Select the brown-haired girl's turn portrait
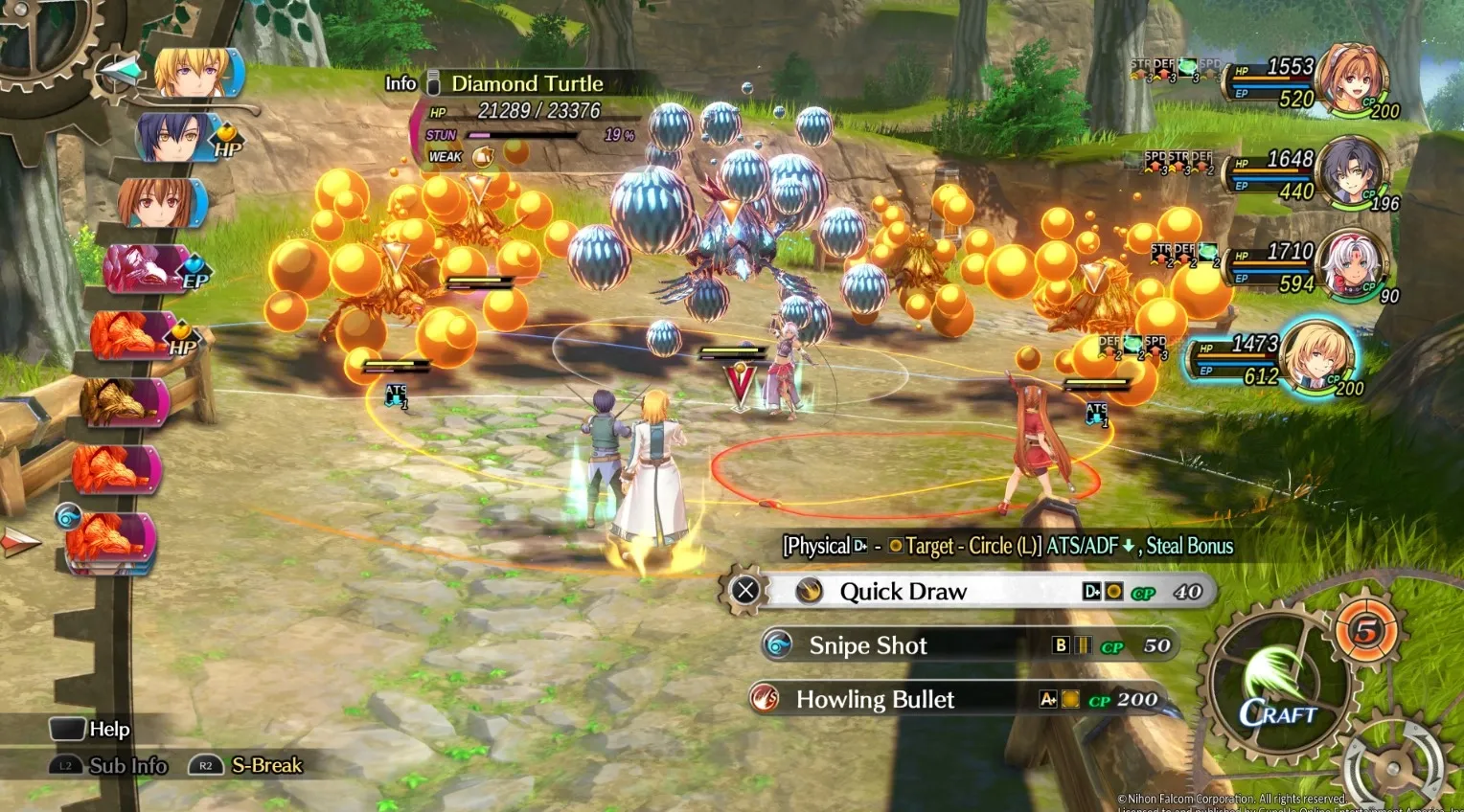 click(159, 203)
